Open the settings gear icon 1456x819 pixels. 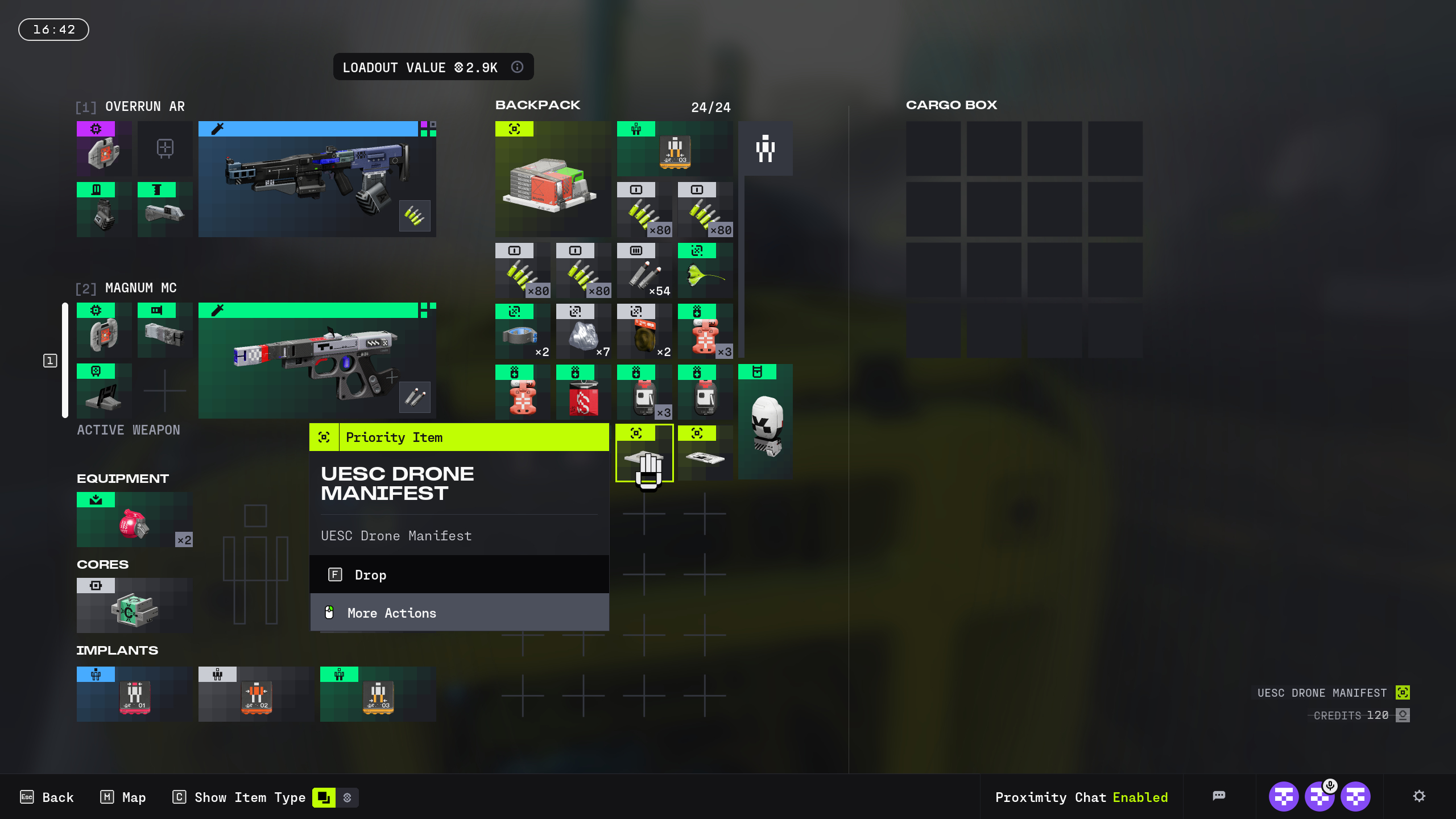click(x=1420, y=796)
